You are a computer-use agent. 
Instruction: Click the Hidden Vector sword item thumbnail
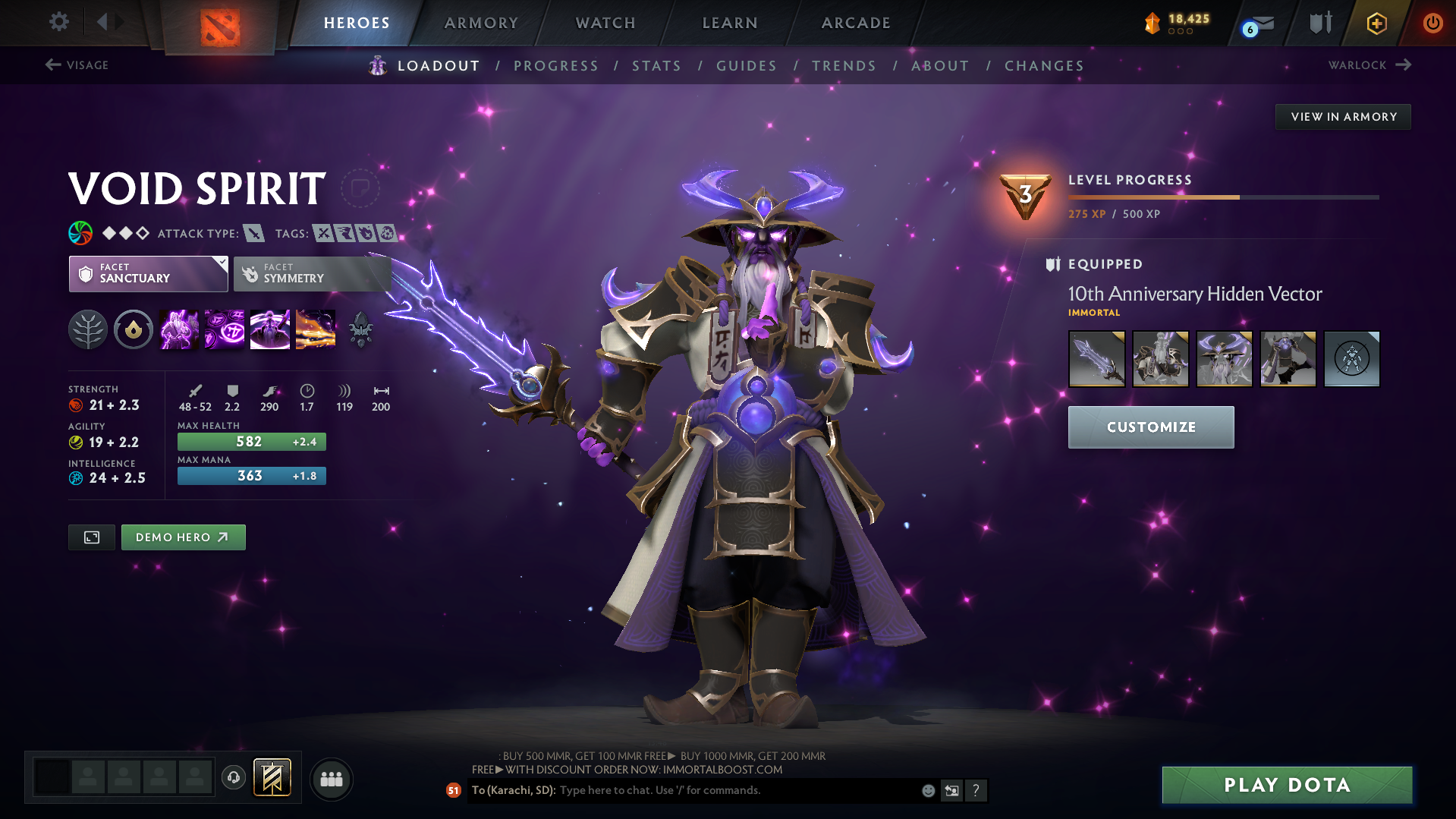tap(1096, 358)
